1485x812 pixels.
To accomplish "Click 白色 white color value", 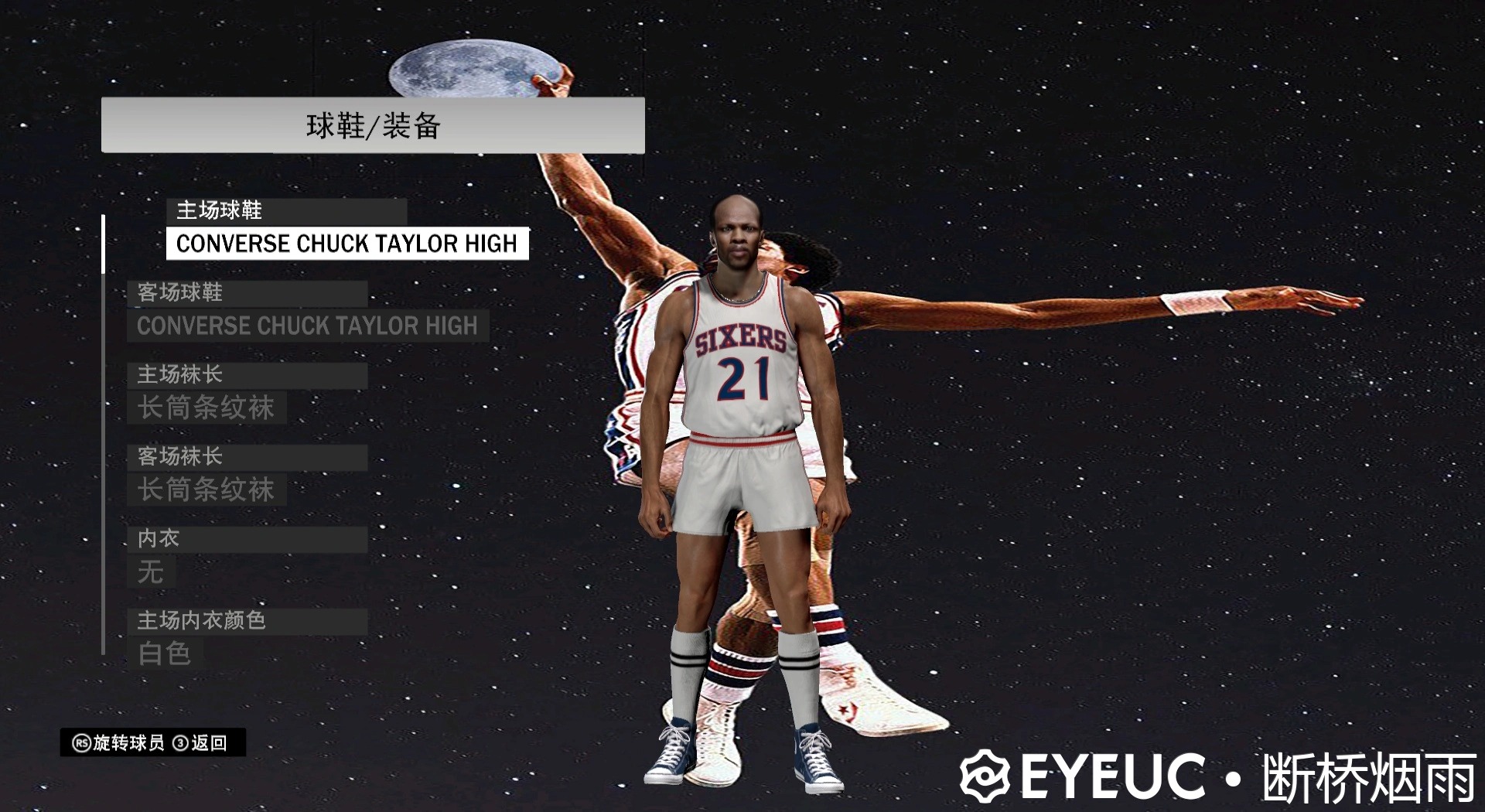I will coord(165,653).
